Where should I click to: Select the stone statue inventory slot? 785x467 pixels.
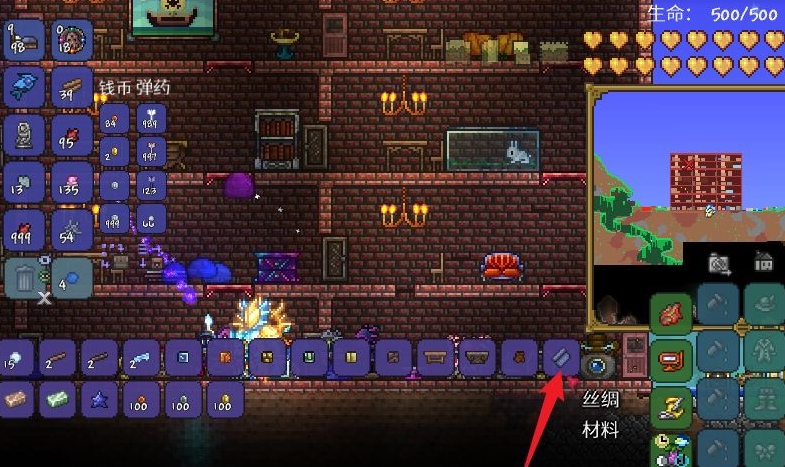click(22, 134)
